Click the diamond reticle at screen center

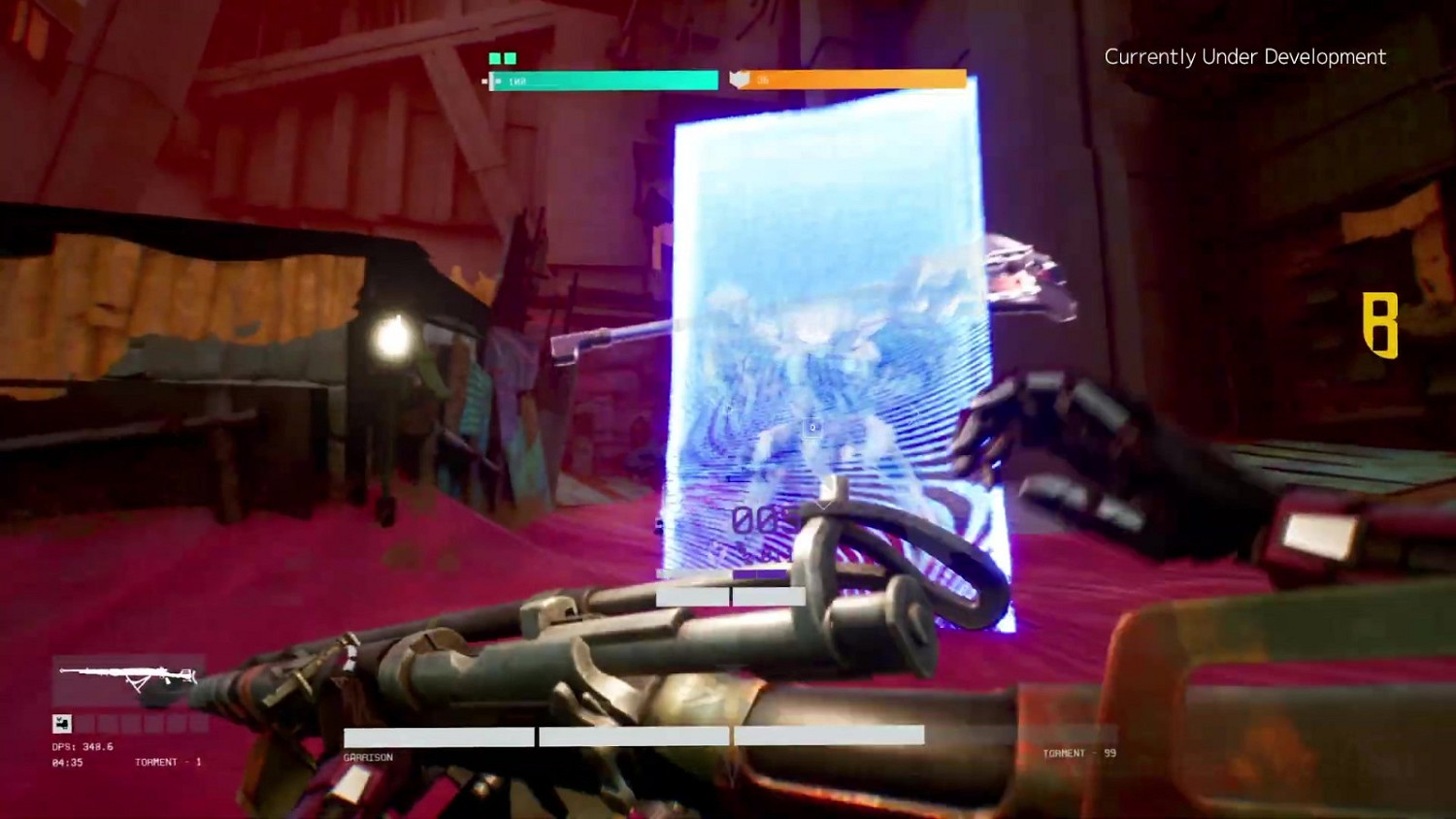812,425
